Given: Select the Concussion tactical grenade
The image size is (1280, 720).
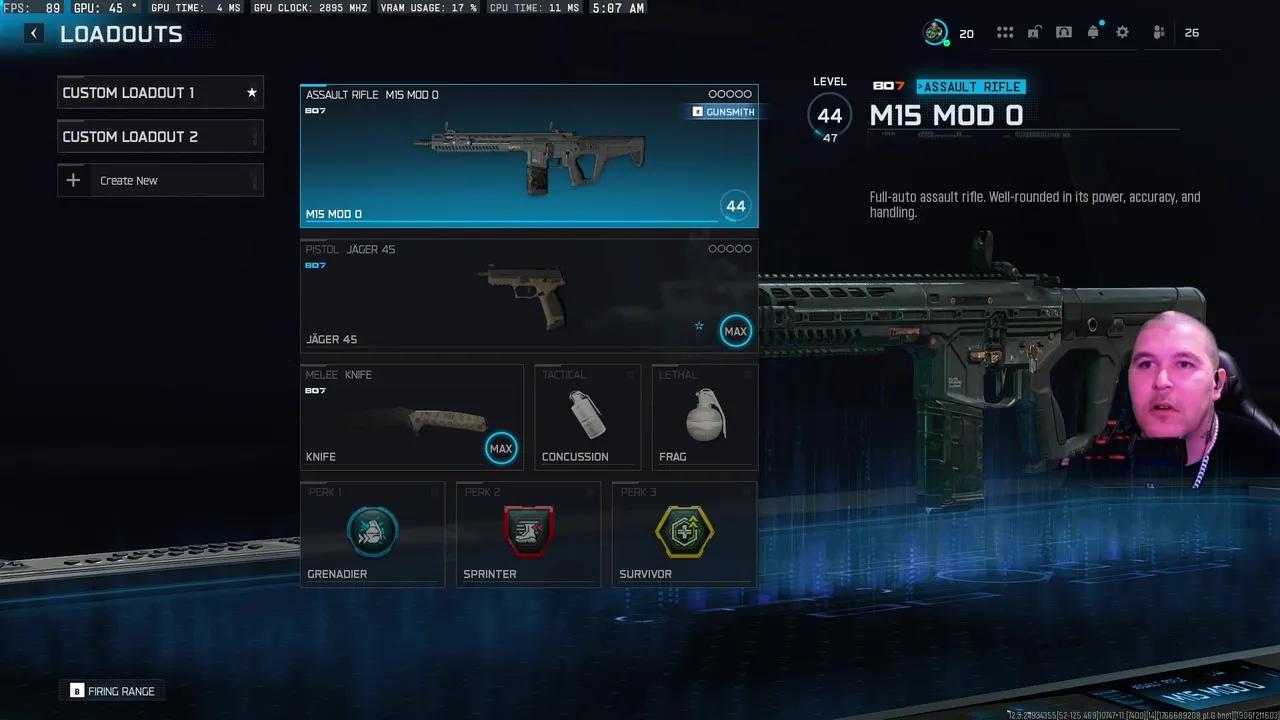Looking at the screenshot, I should tap(587, 417).
